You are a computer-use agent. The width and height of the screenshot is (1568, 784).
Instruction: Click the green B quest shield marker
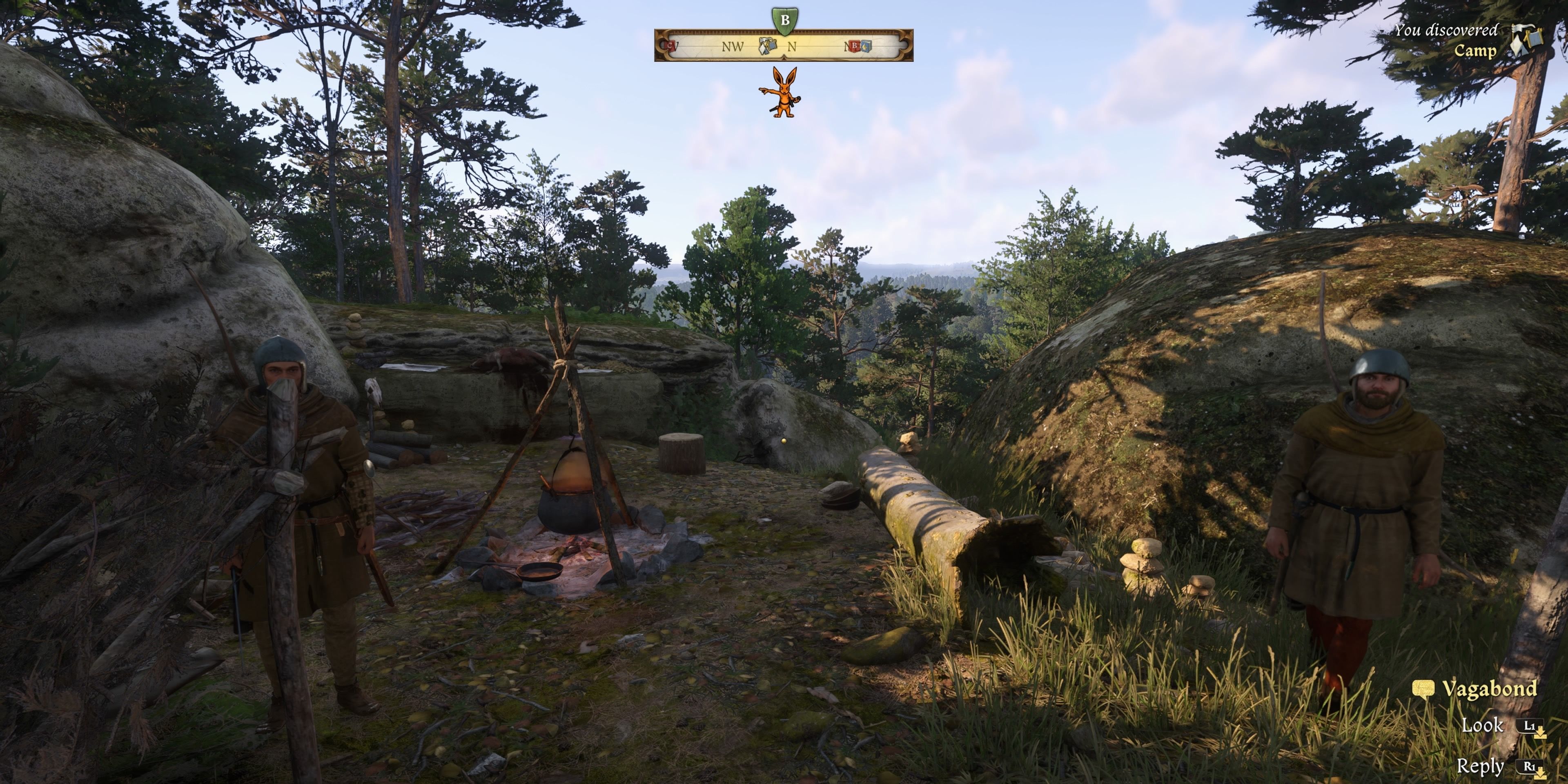coord(784,20)
